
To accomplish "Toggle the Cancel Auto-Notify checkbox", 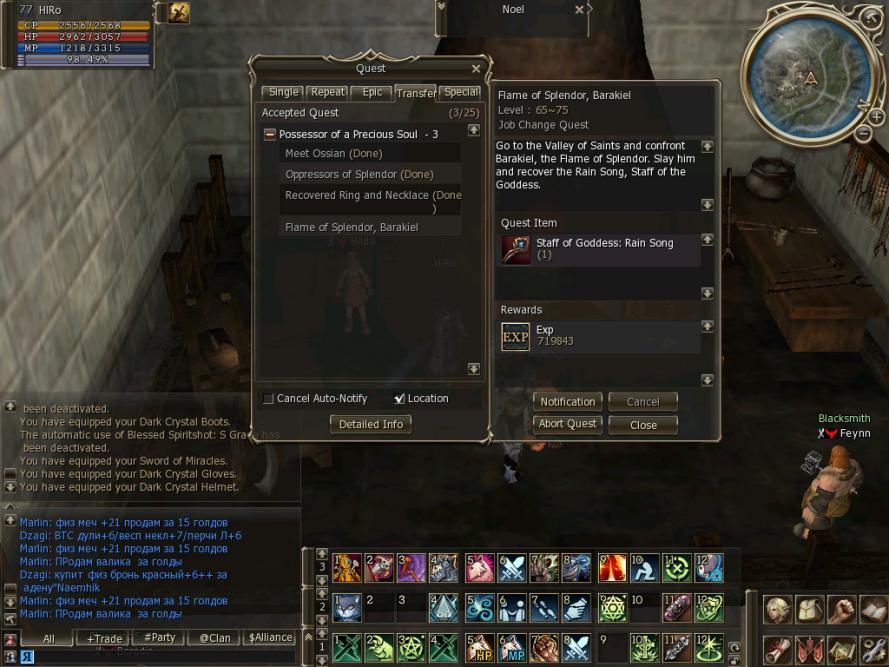I will click(268, 399).
